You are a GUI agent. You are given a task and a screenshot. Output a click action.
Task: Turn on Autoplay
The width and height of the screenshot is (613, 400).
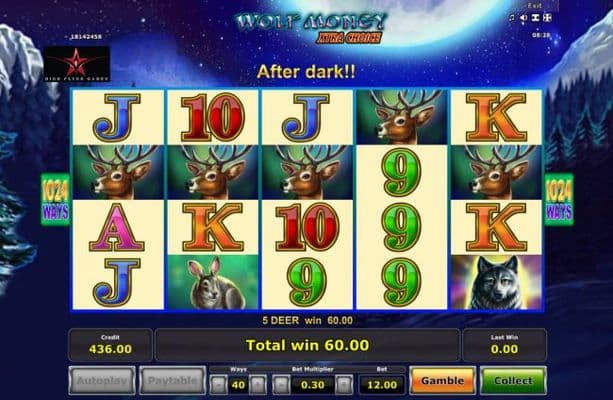[x=101, y=381]
